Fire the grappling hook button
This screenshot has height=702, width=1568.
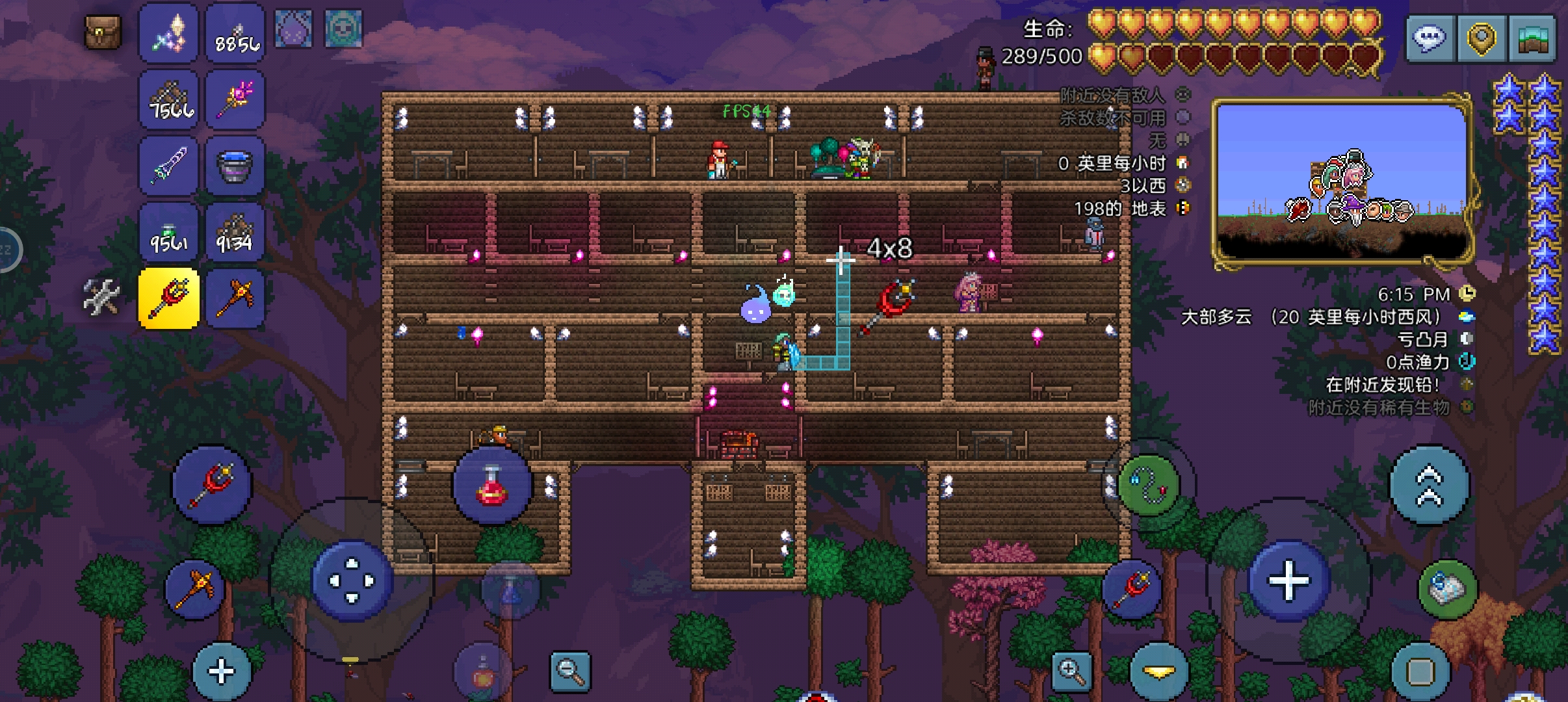coord(1149,486)
